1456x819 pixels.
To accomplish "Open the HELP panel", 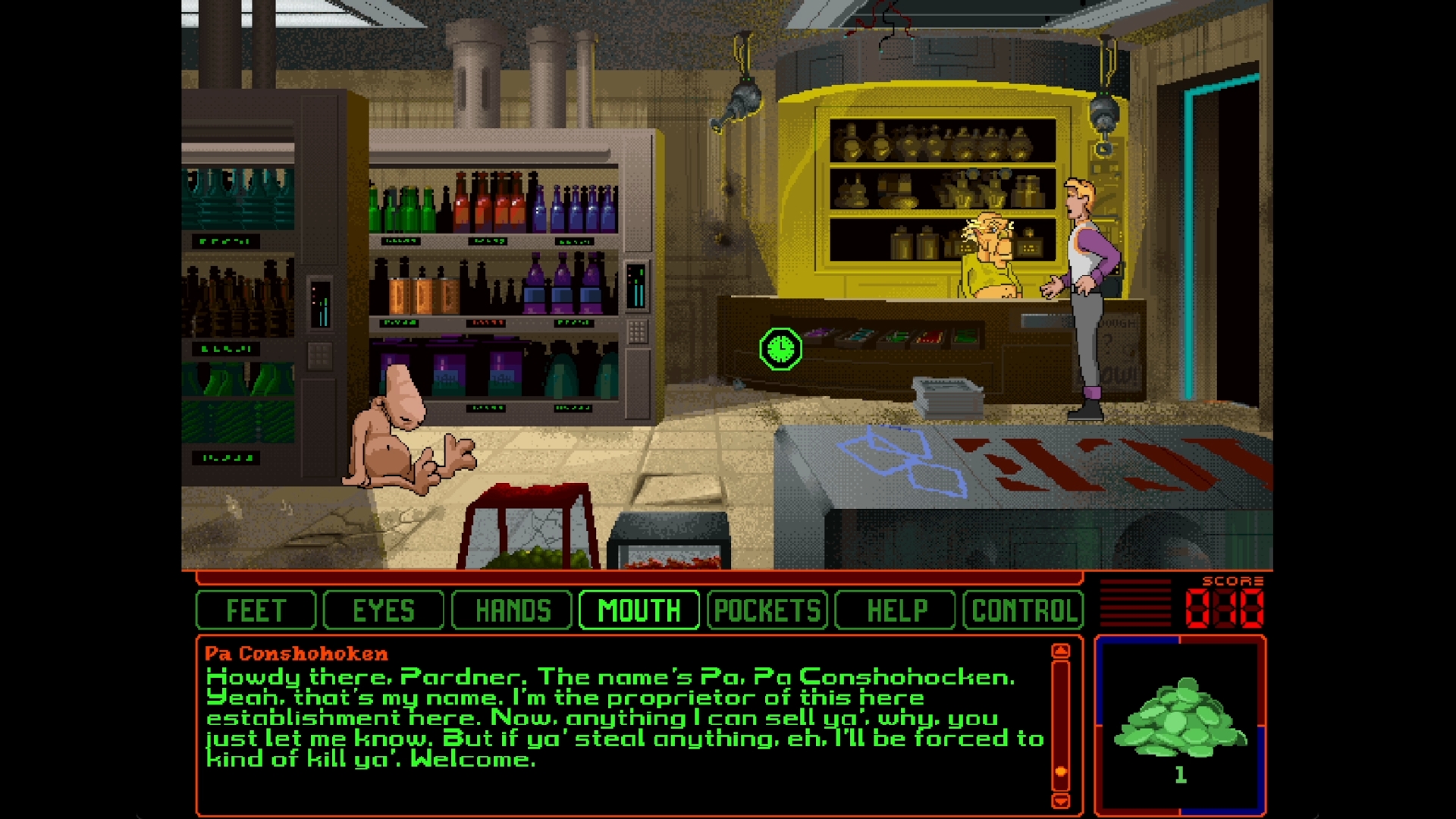I will click(x=896, y=610).
